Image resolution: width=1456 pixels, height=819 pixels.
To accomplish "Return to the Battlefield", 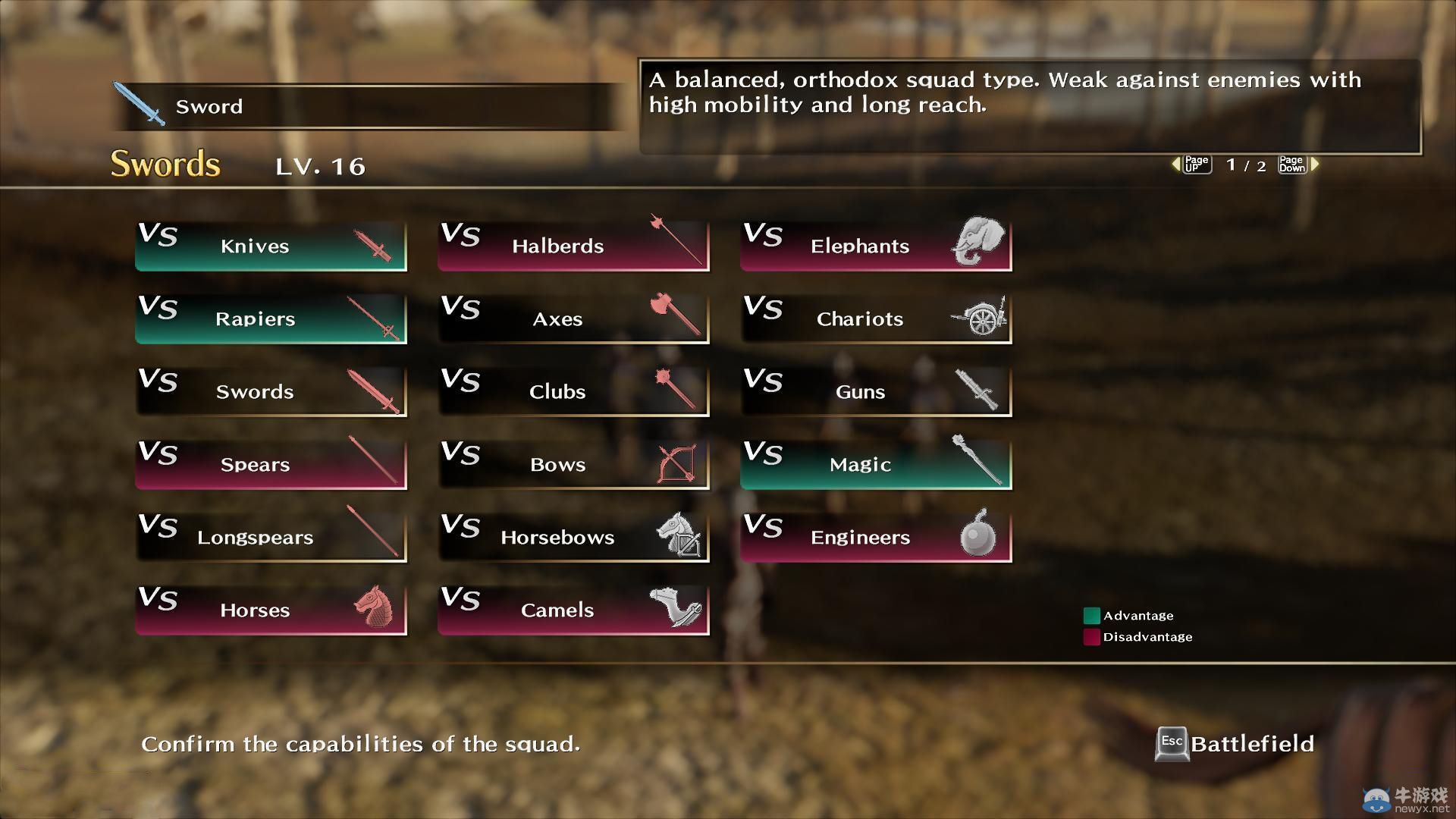I will [1235, 744].
